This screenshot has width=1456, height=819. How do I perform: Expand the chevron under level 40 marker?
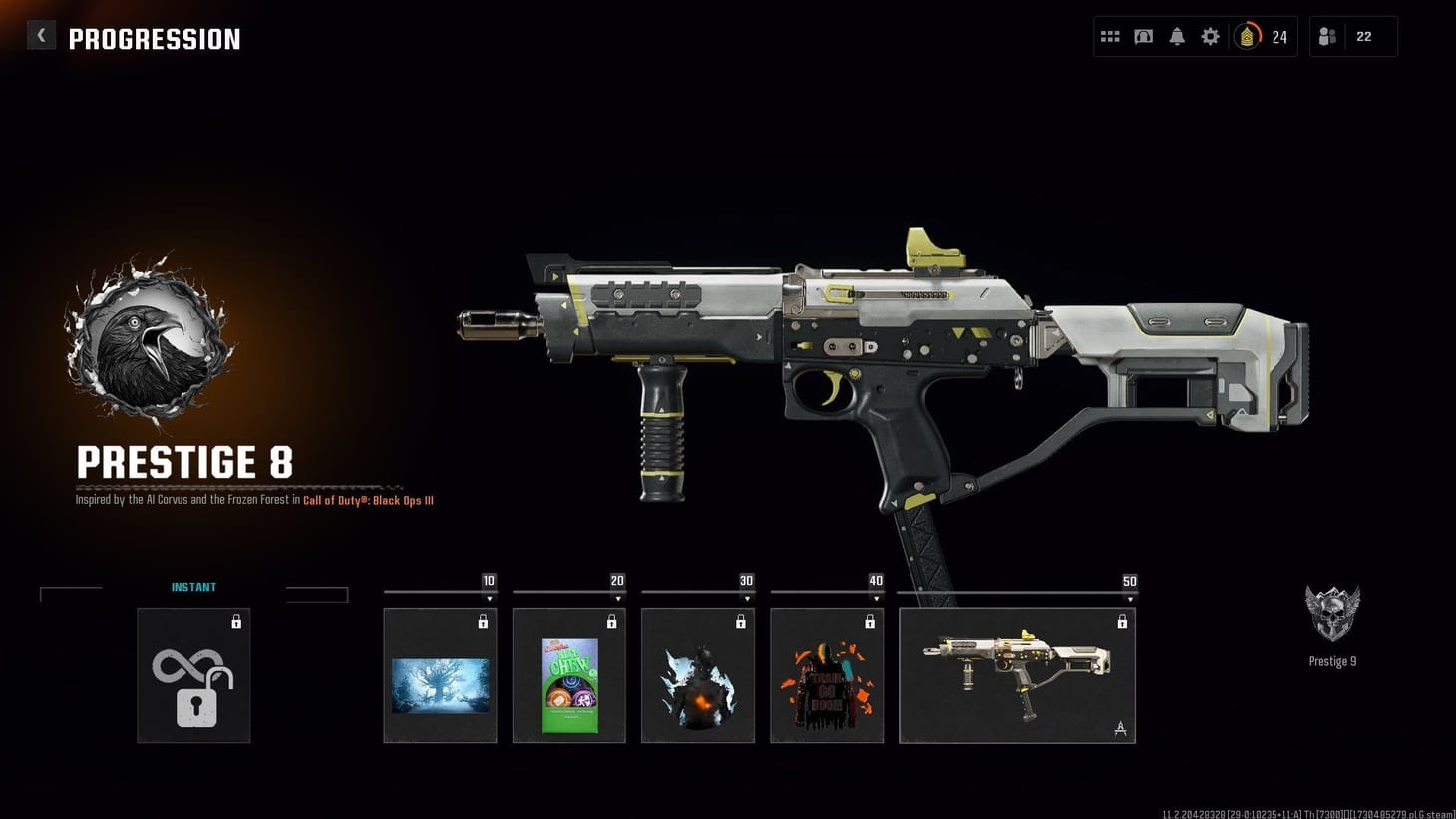[875, 599]
